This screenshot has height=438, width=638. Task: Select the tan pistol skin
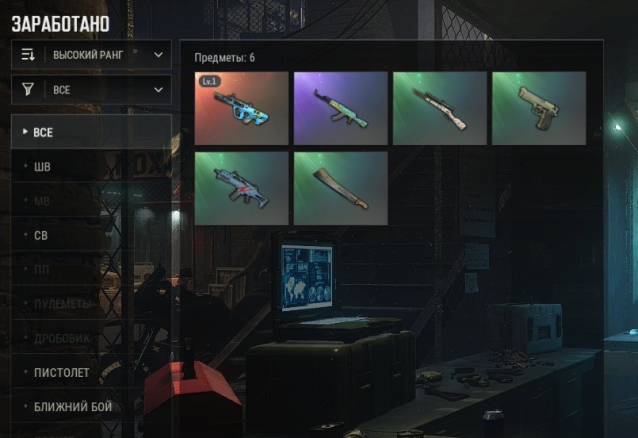(538, 108)
